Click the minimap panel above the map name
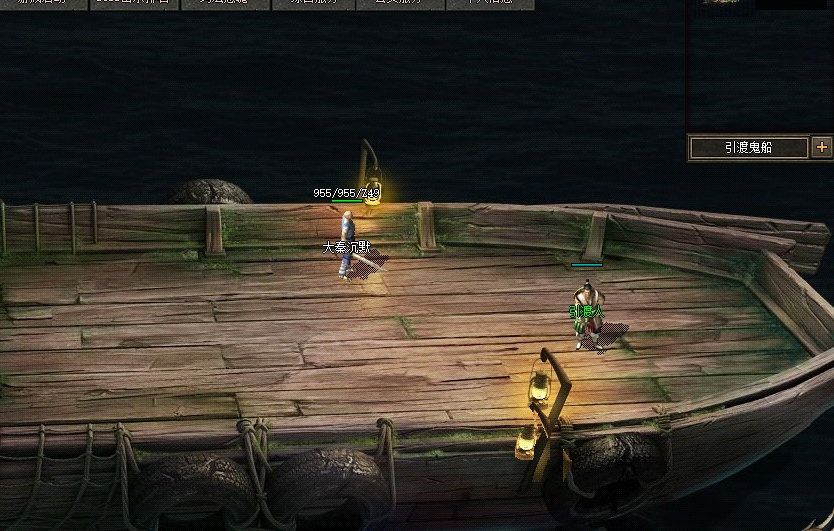Viewport: 834px width, 531px height. [760, 65]
